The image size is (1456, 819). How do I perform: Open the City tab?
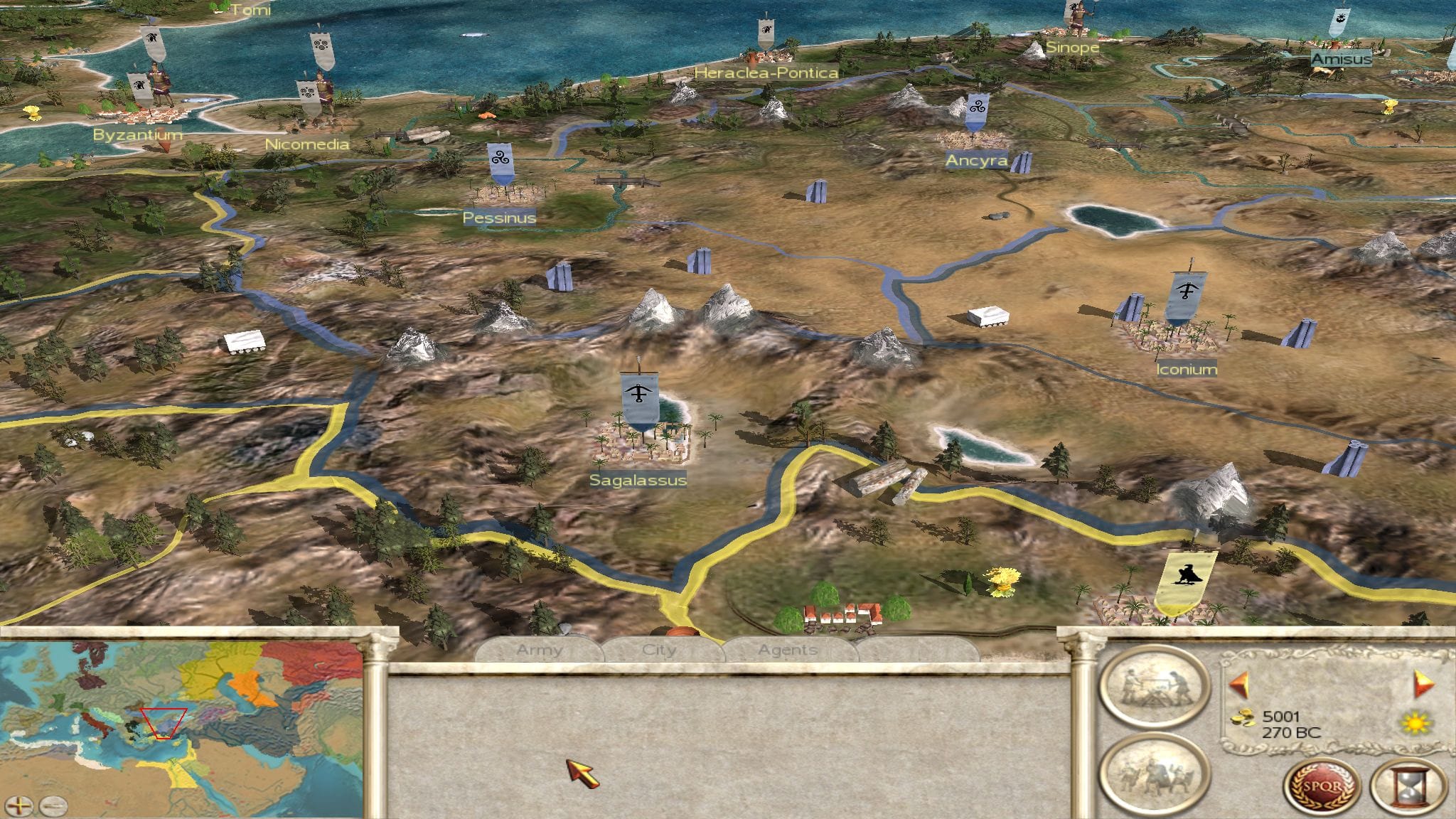659,650
